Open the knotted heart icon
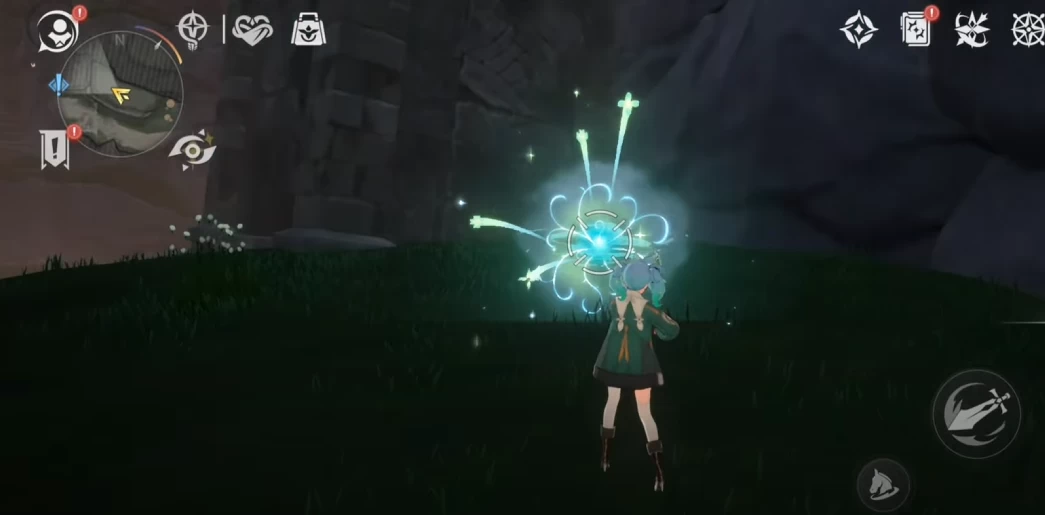This screenshot has height=515, width=1045. click(252, 29)
